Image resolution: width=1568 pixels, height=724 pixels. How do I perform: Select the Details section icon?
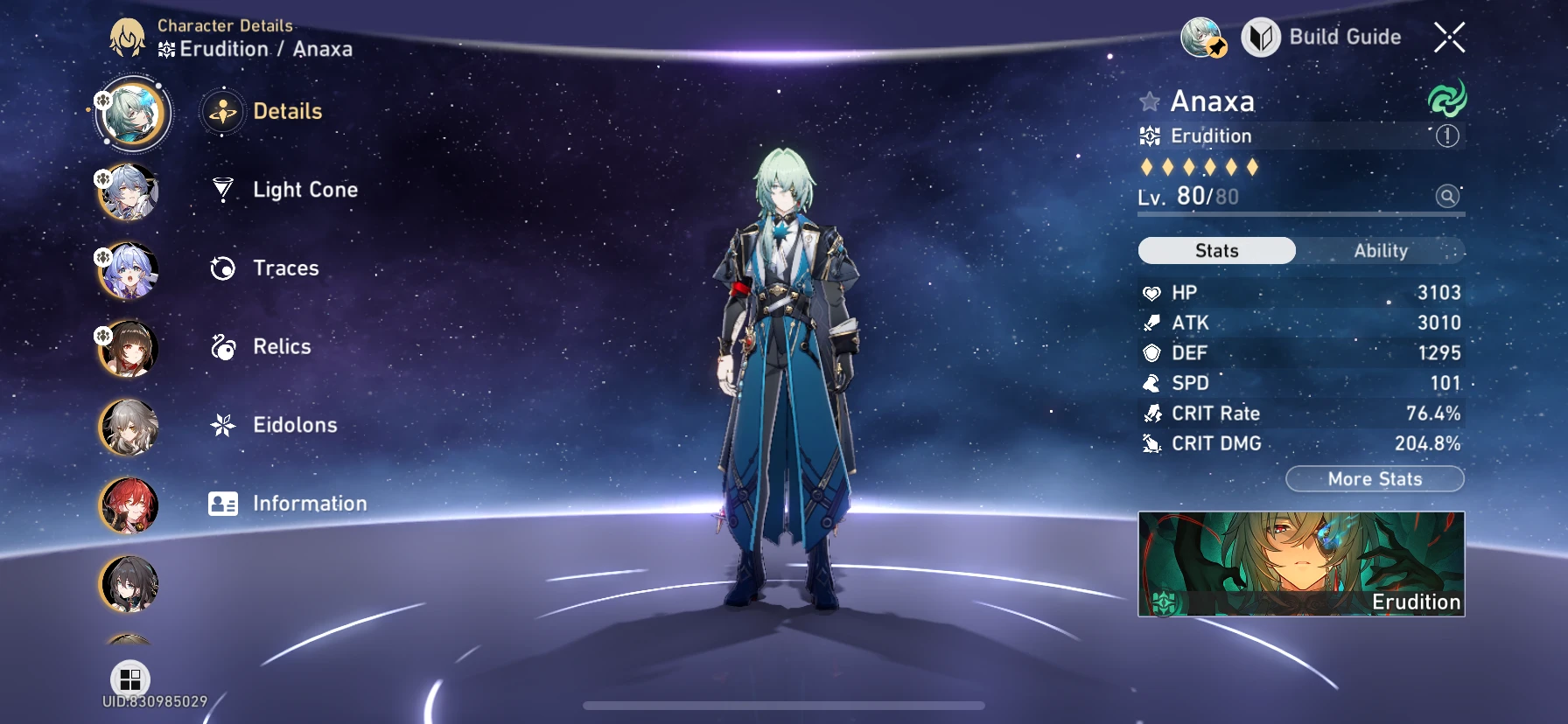(224, 111)
